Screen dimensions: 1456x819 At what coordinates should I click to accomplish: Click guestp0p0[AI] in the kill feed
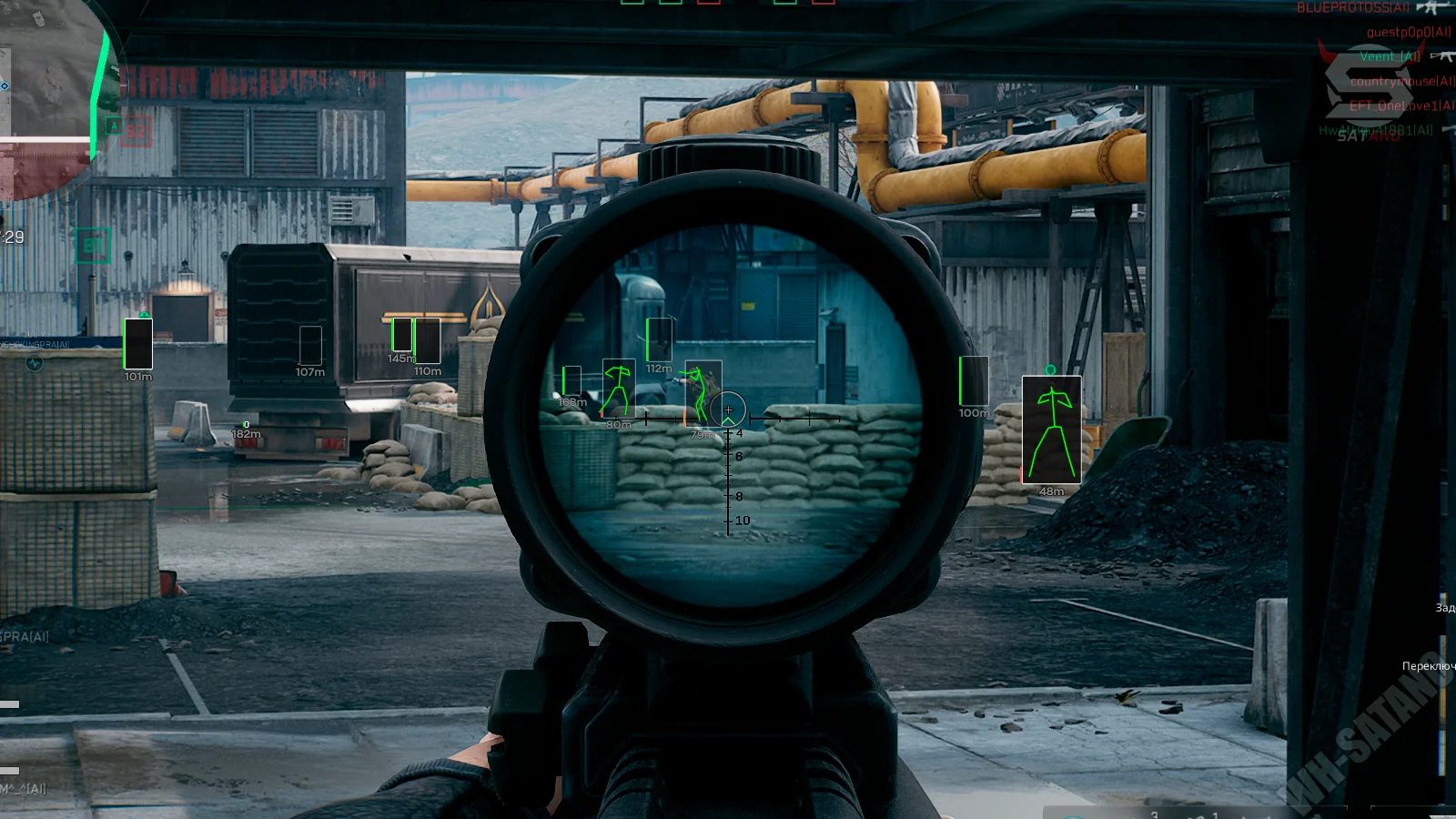click(1408, 33)
